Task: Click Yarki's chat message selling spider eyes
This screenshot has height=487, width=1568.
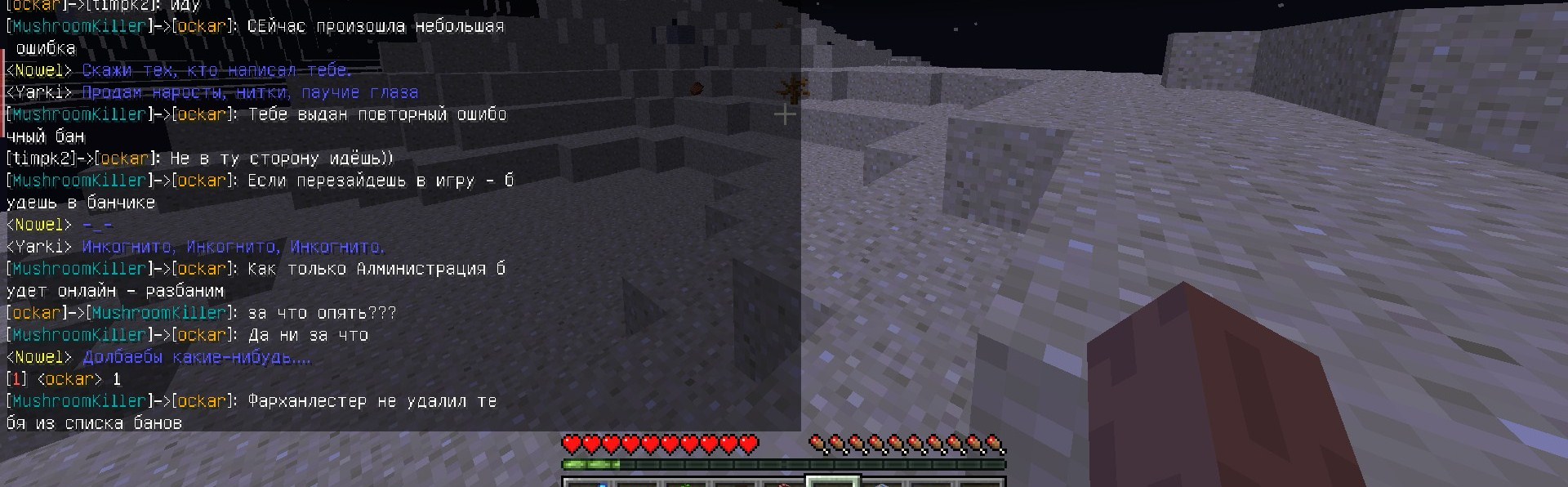Action: pos(249,93)
